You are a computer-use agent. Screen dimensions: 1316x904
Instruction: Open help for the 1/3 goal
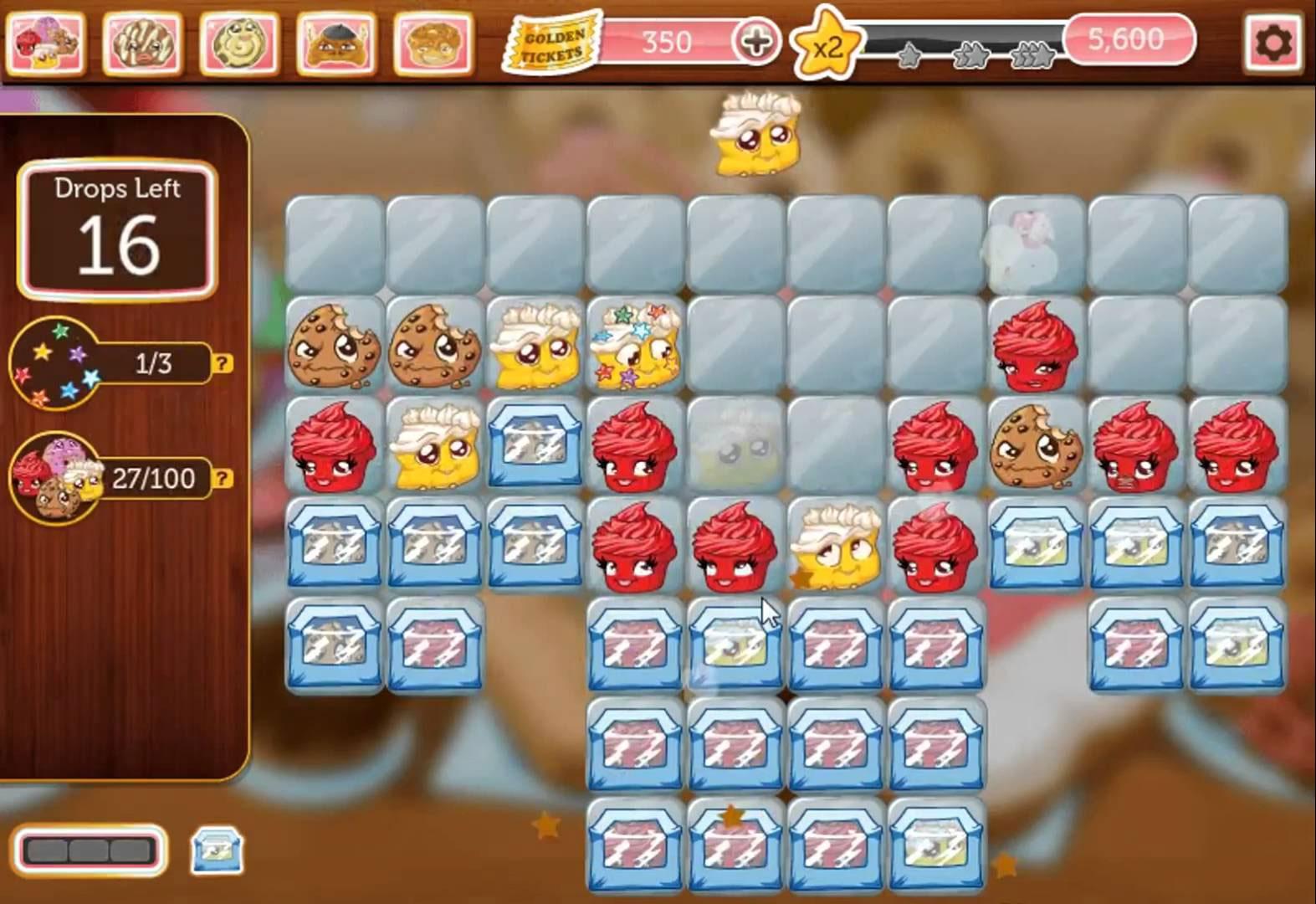point(221,363)
